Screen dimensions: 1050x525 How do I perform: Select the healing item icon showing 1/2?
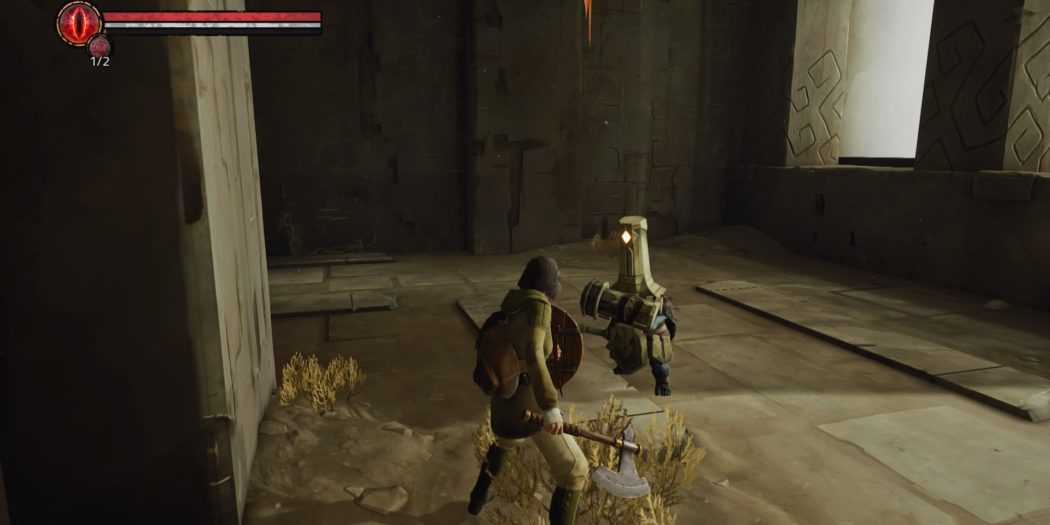point(99,45)
